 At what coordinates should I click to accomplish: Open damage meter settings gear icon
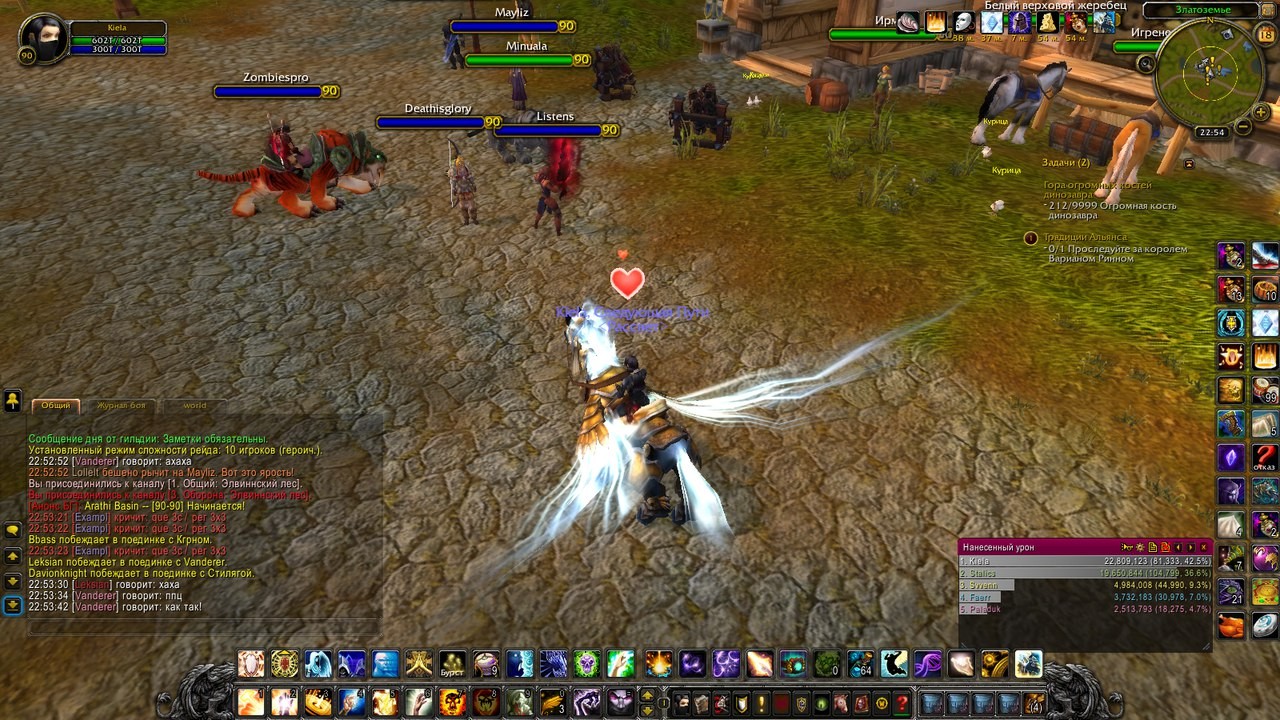(1139, 547)
